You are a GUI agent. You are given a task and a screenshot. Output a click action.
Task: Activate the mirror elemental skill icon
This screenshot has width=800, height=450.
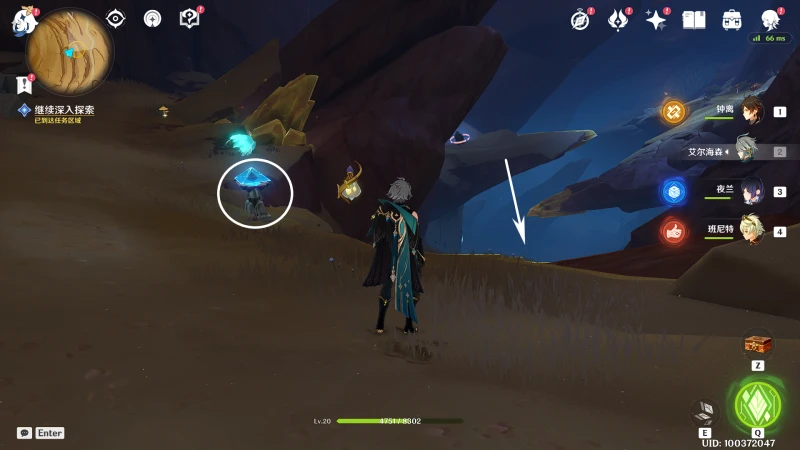704,410
